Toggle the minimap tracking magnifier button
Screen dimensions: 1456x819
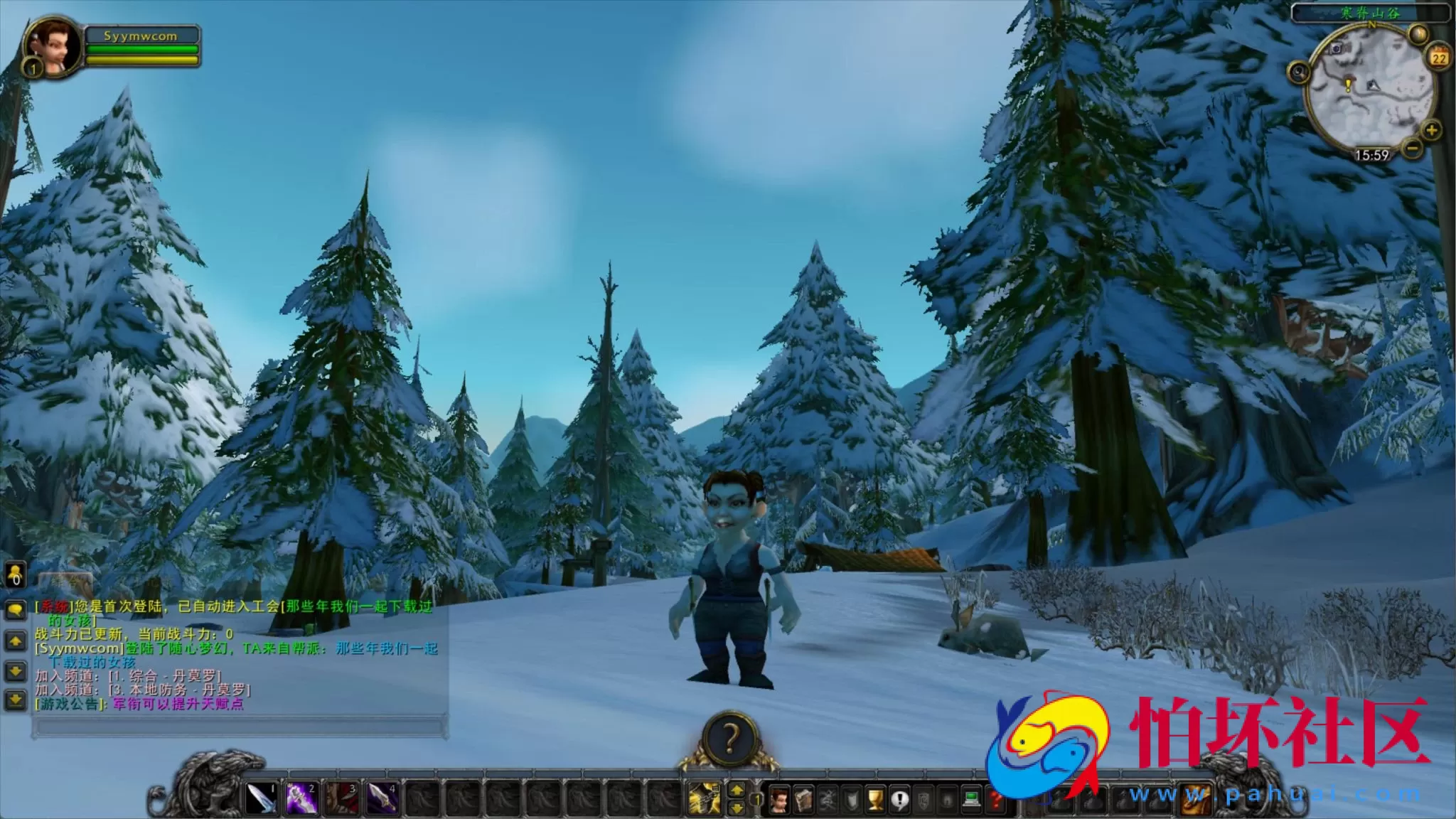click(1300, 72)
